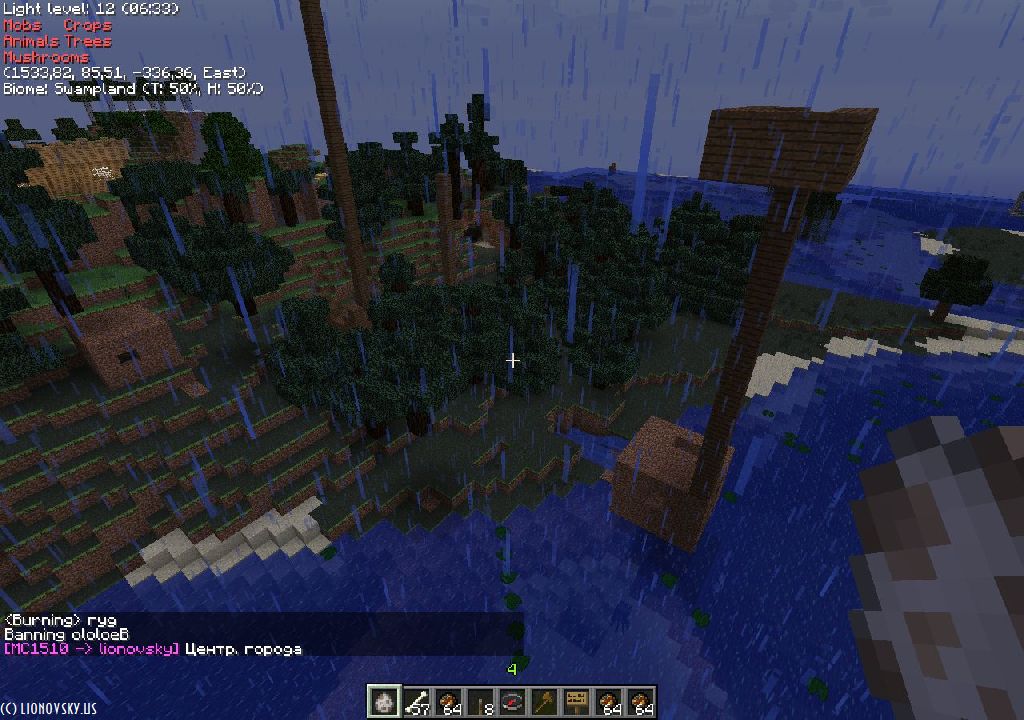Choose the stick stack of 8
Image resolution: width=1024 pixels, height=720 pixels.
(x=480, y=702)
